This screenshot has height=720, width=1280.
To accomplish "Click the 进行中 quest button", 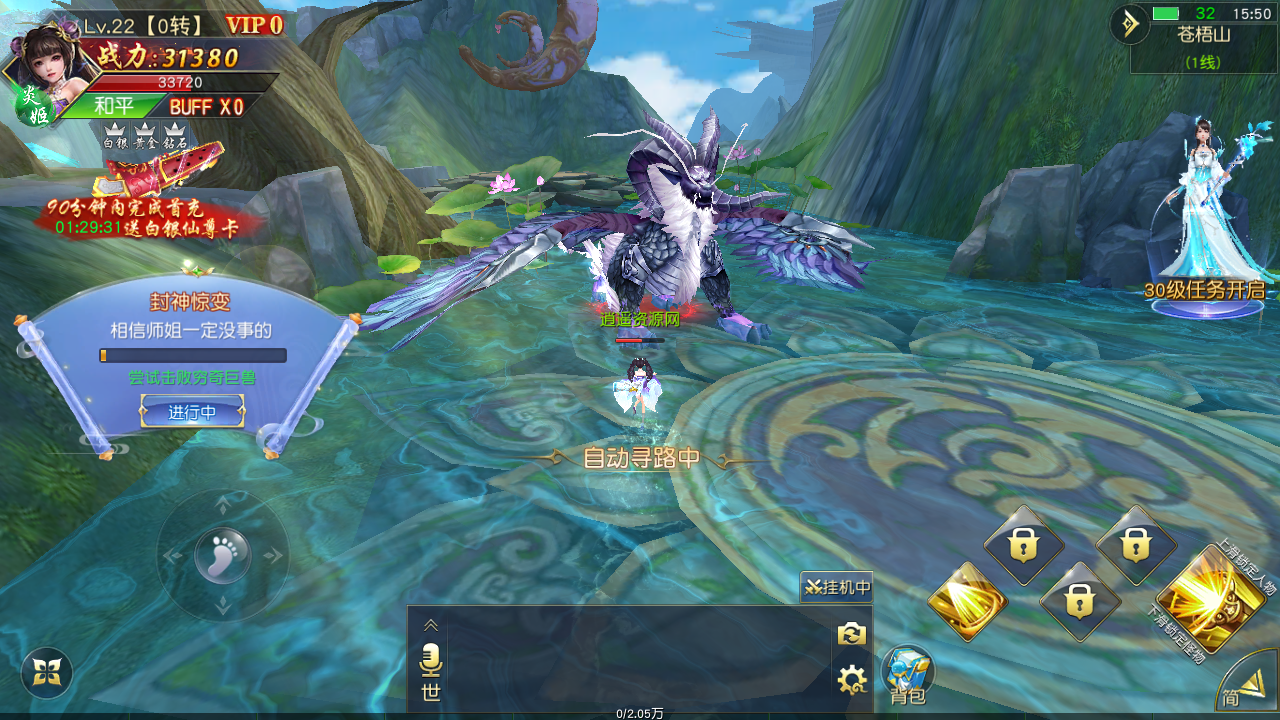I will (192, 411).
